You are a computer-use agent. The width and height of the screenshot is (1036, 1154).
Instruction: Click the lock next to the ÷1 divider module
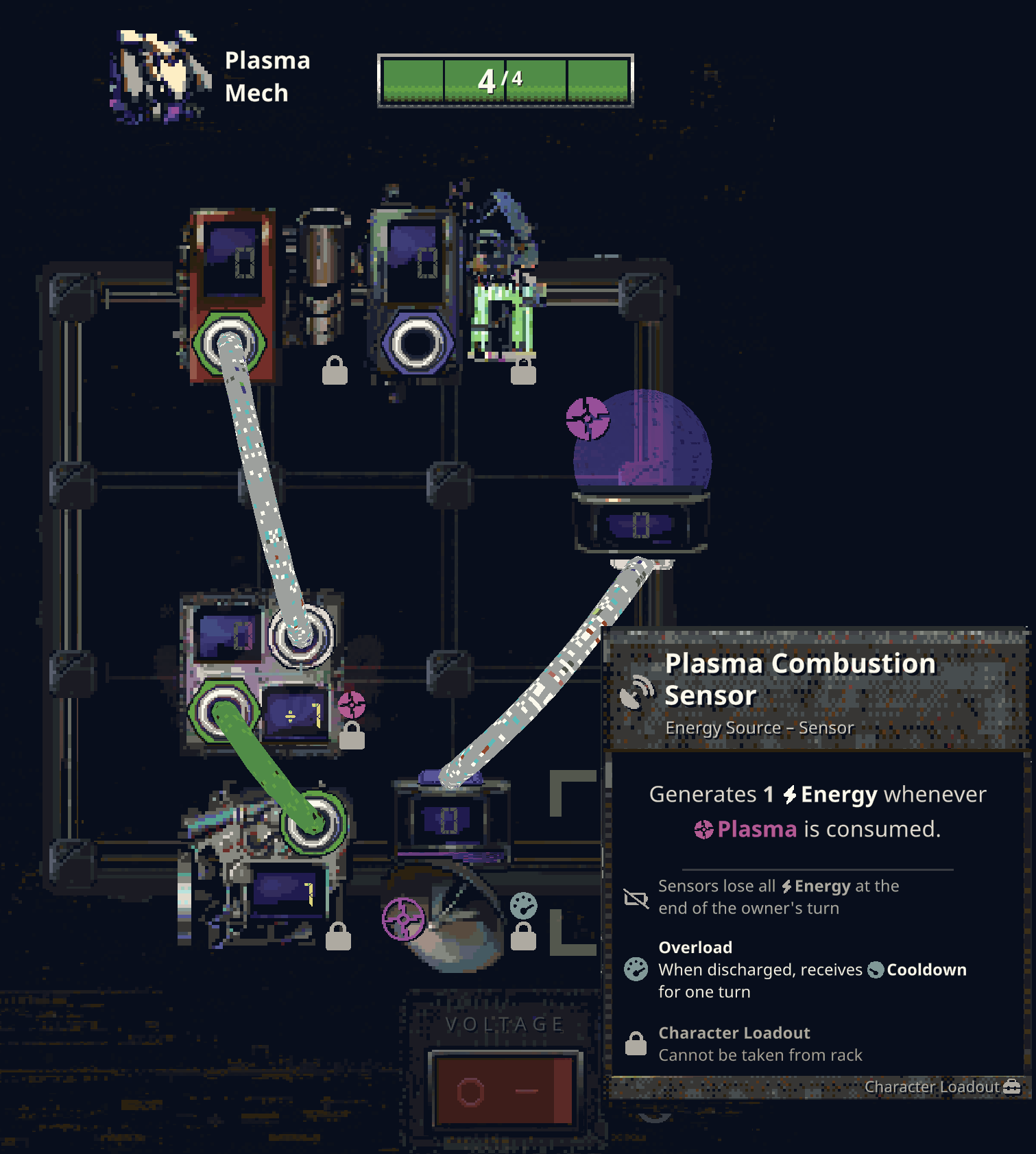352,736
